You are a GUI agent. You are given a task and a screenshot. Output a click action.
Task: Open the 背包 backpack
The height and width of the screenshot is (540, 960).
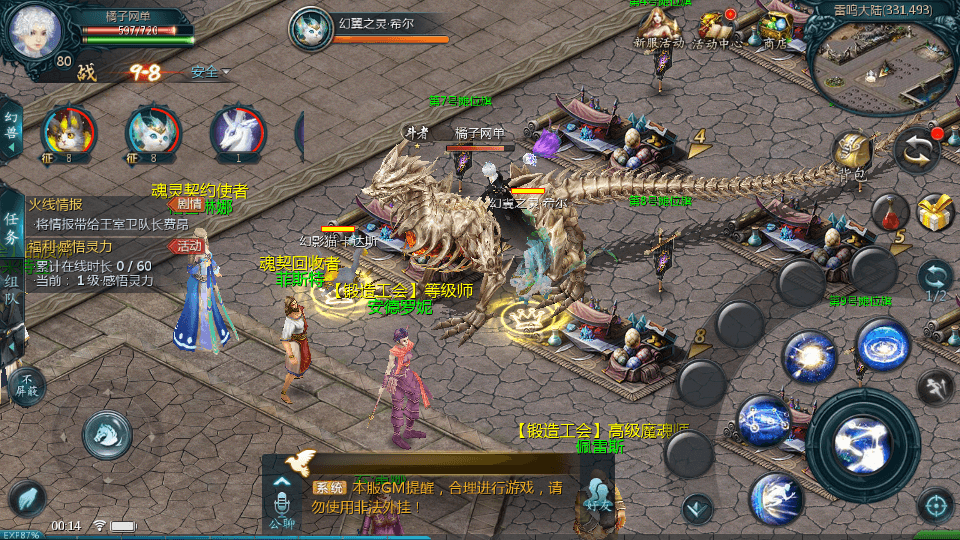click(852, 155)
